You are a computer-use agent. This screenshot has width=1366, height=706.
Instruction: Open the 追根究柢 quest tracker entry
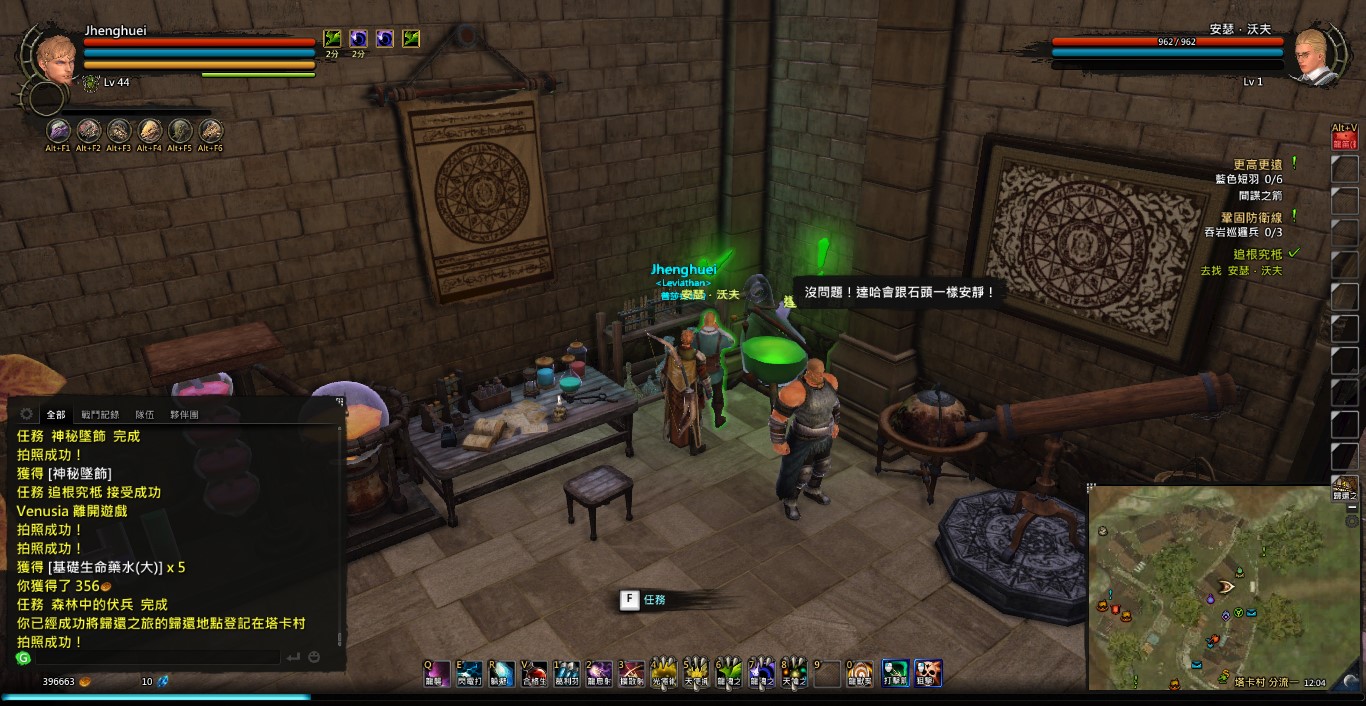coord(1257,255)
